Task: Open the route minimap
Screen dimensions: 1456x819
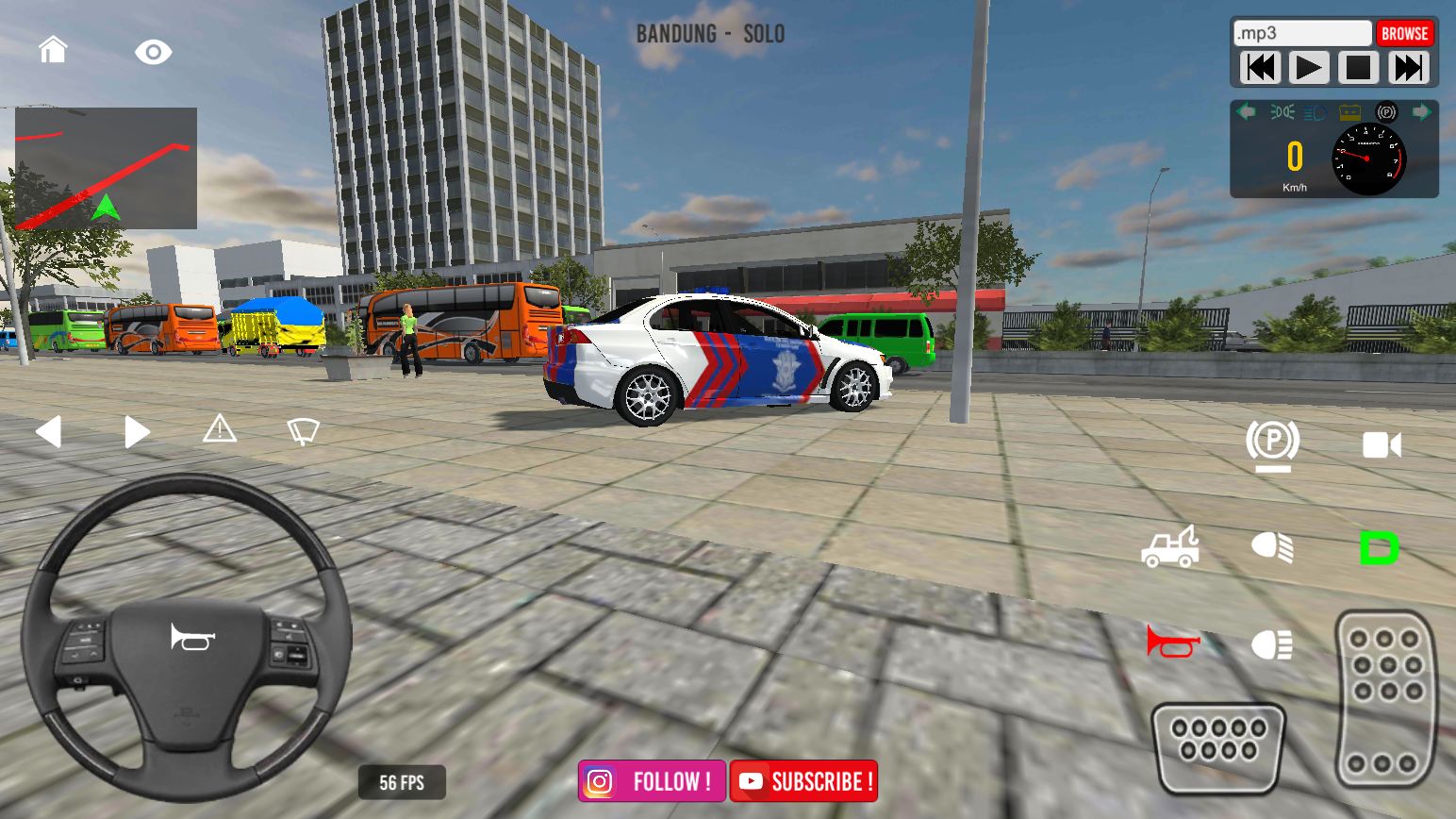Action: pos(106,168)
